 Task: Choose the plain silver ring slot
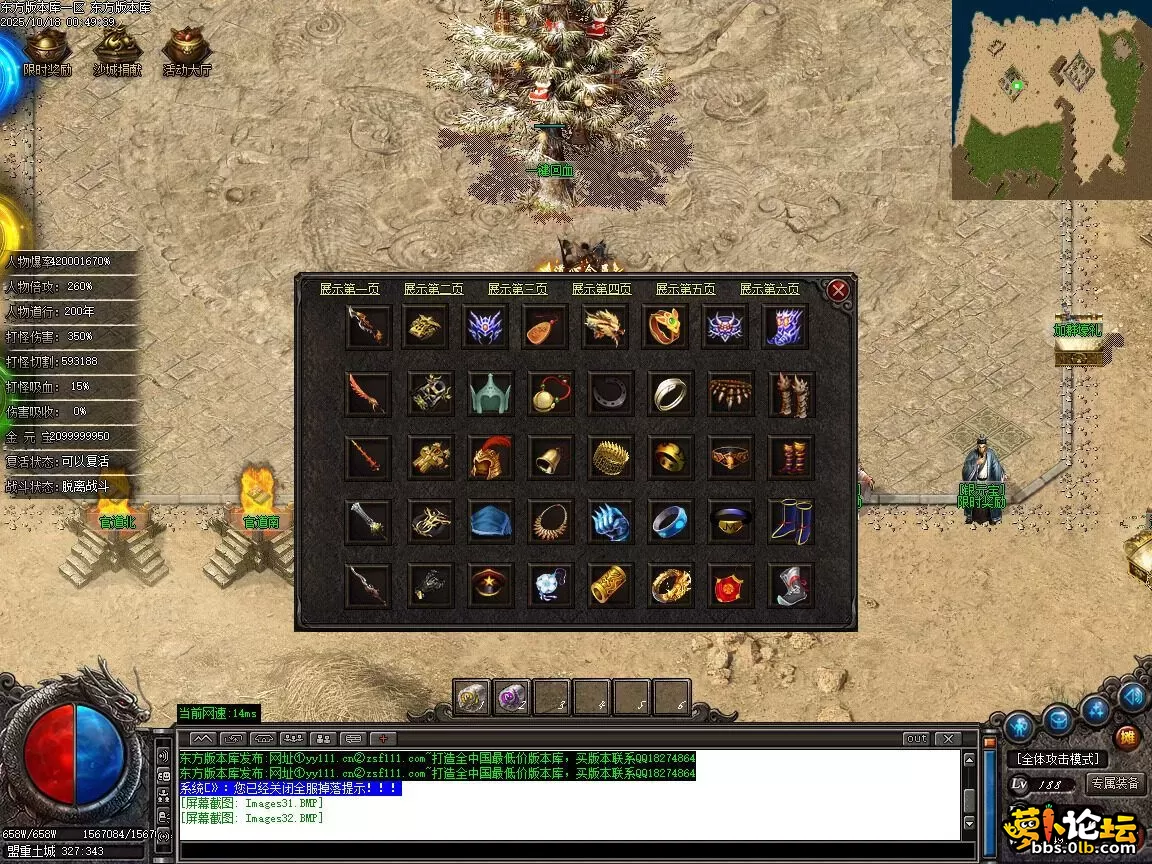(670, 393)
